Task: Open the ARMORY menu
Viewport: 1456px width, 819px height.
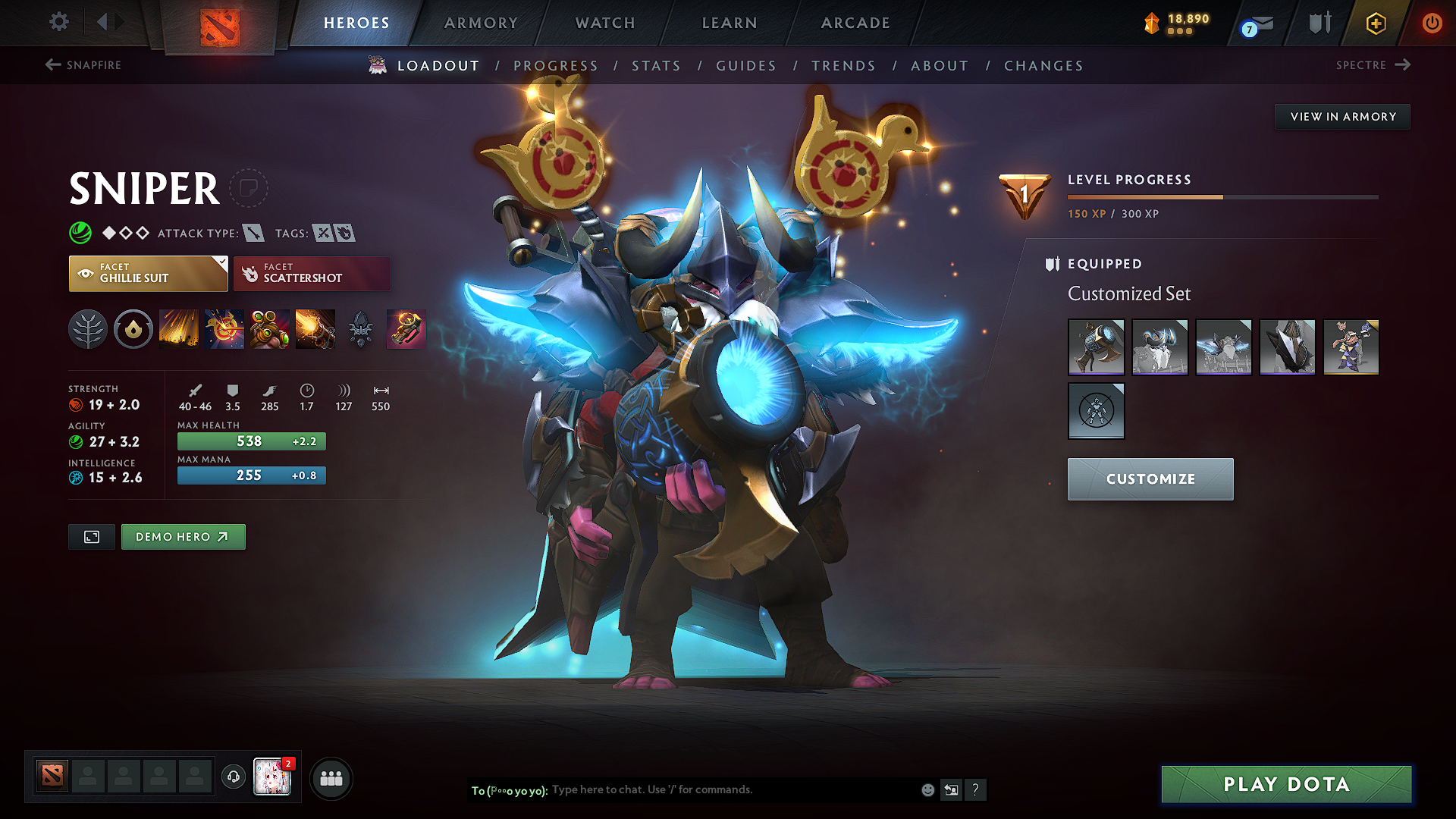Action: tap(481, 23)
